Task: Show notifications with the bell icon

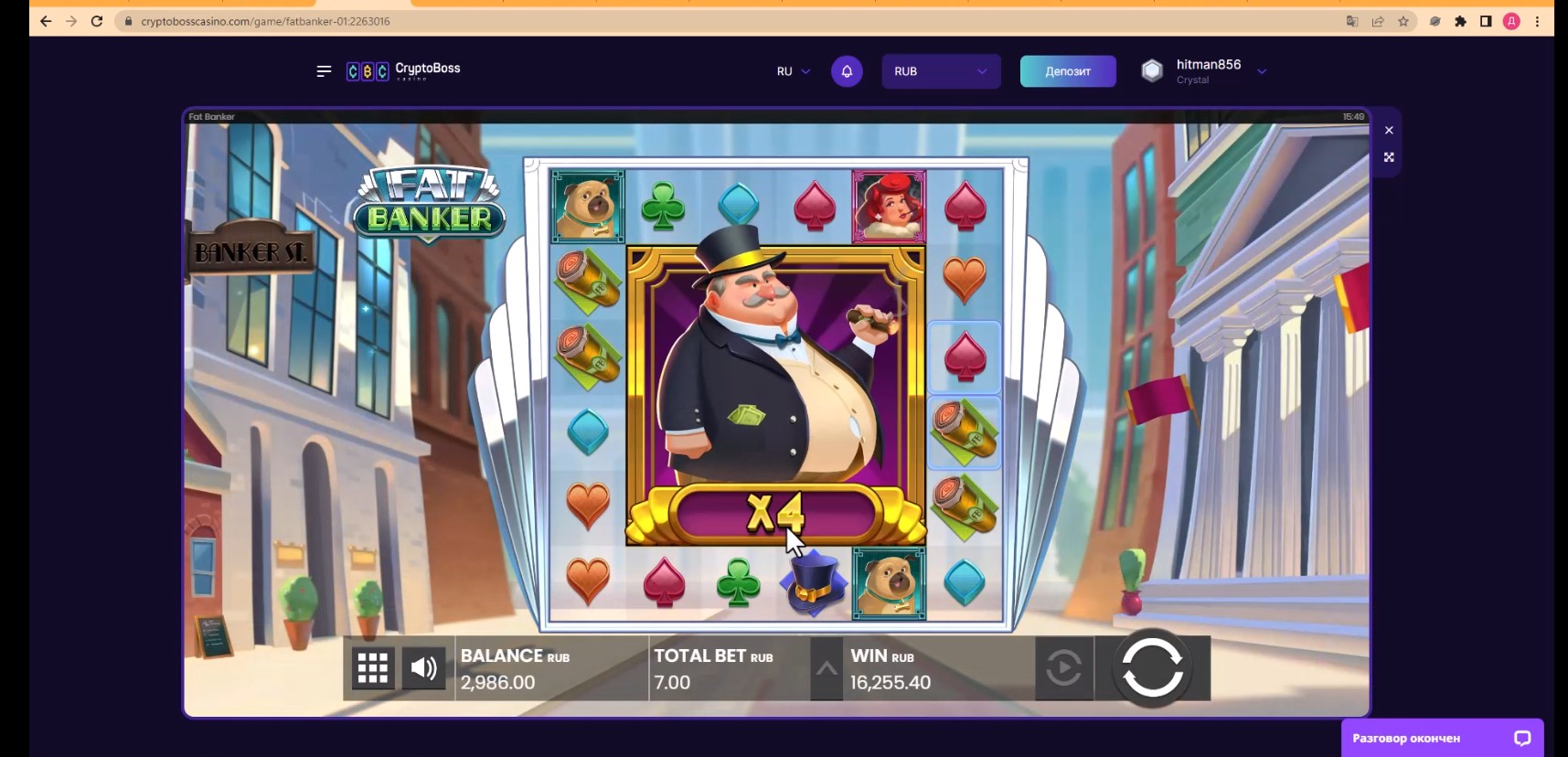Action: tap(847, 71)
